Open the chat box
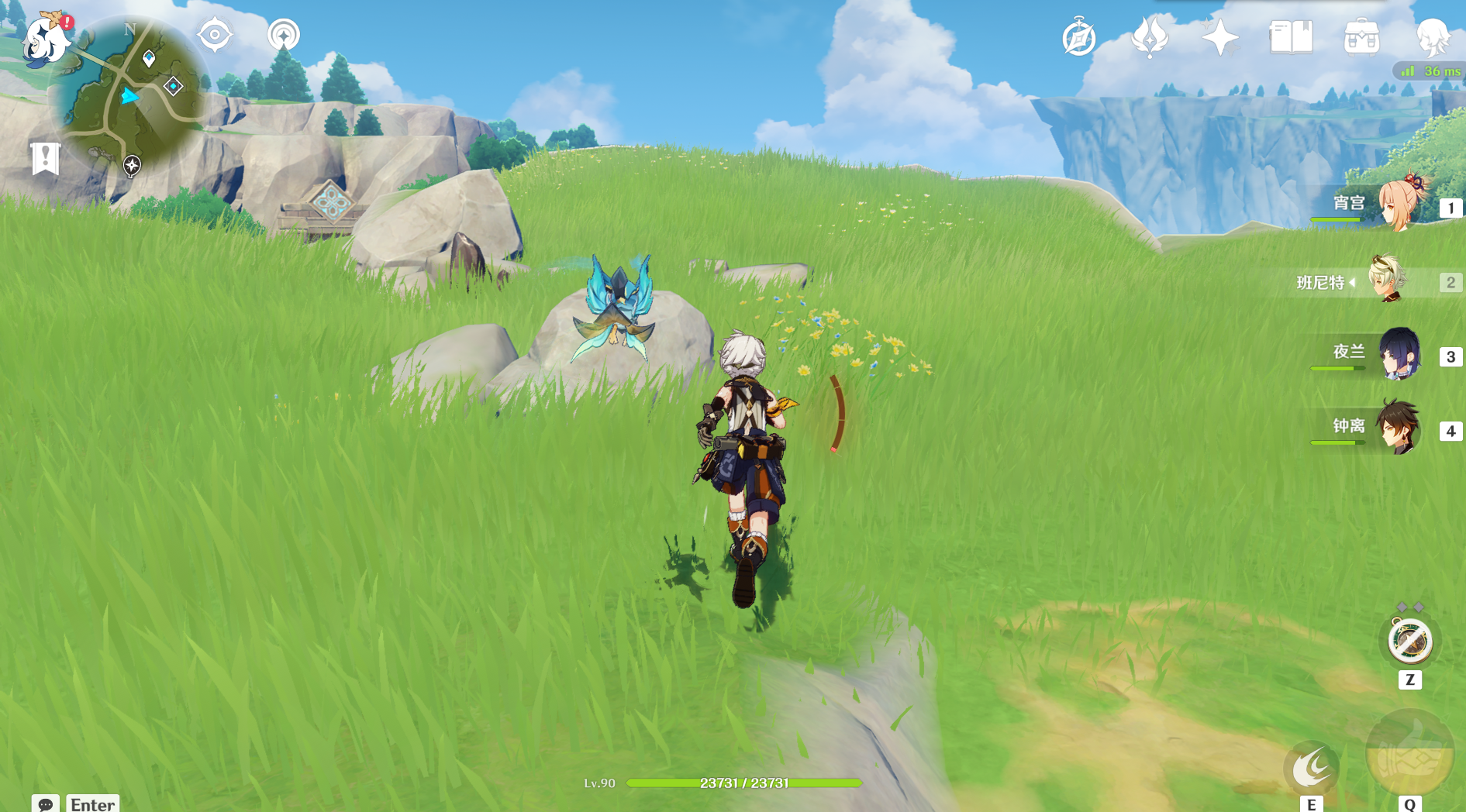This screenshot has height=812, width=1466. [x=46, y=803]
